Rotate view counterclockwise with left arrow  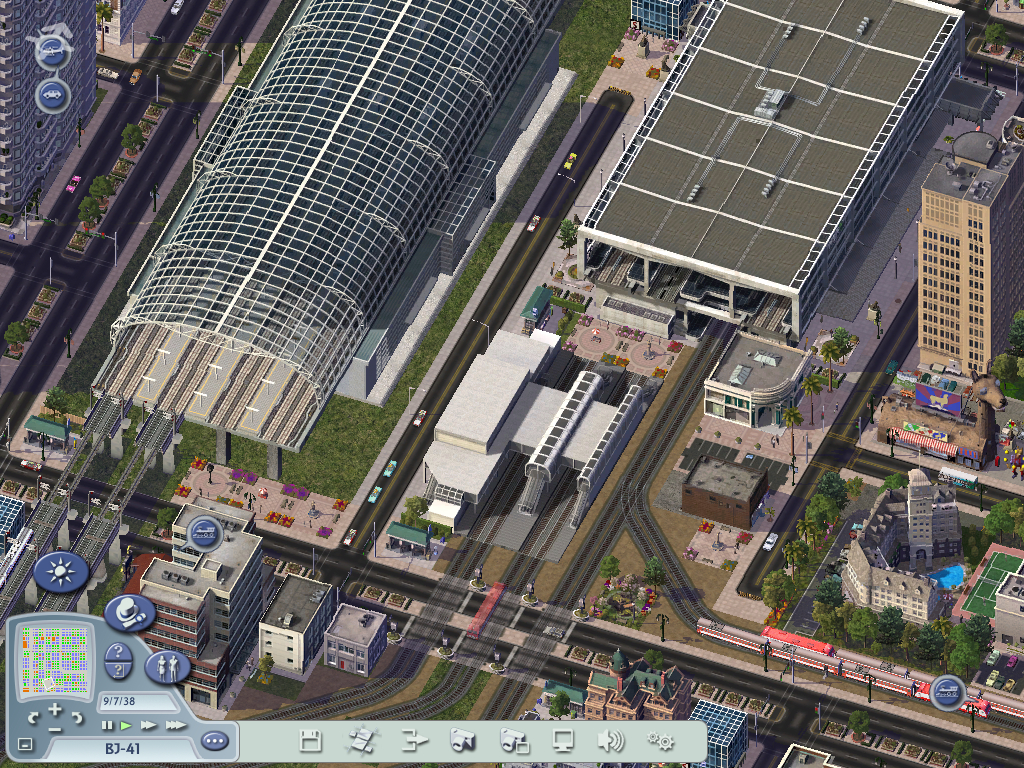coord(33,716)
